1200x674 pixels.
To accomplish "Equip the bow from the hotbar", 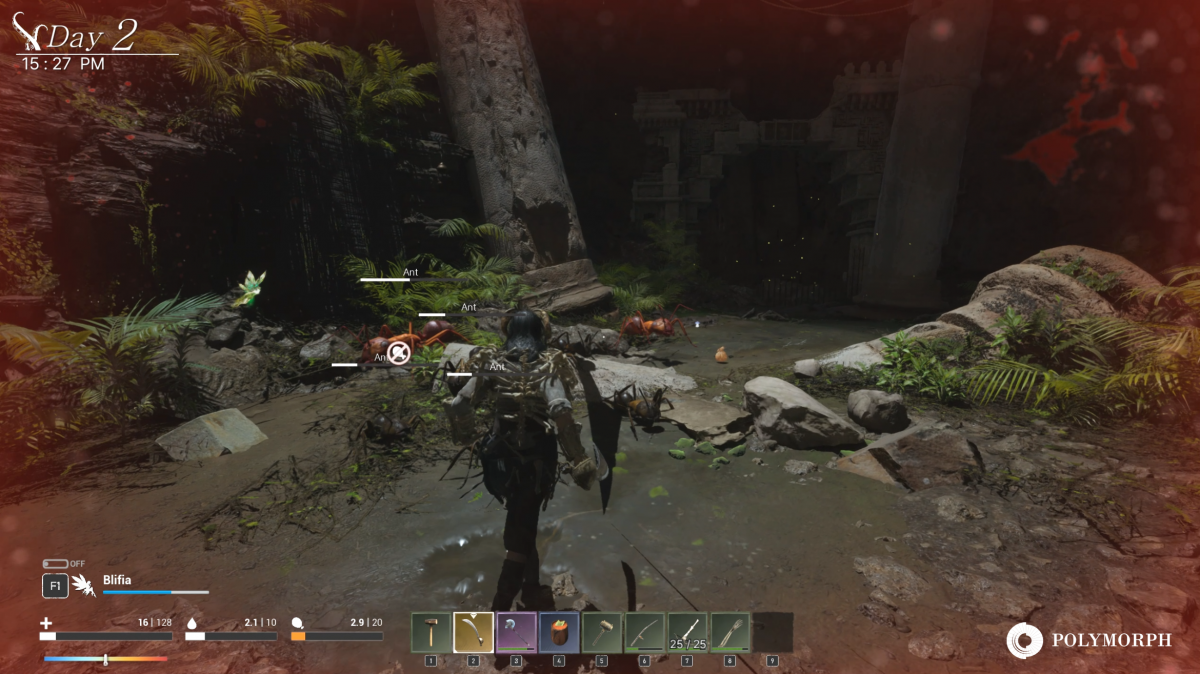I will (x=645, y=632).
